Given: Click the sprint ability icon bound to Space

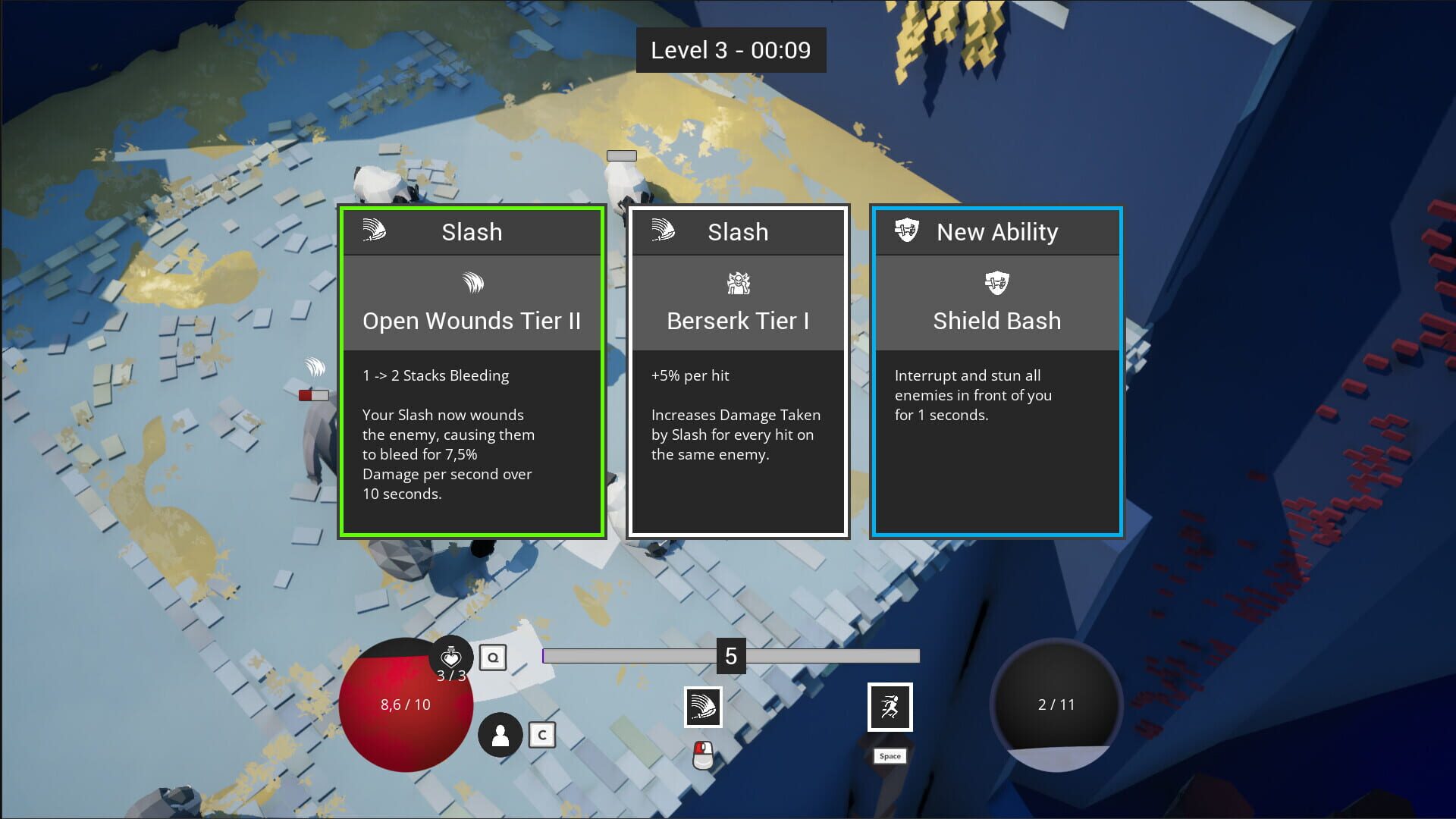Looking at the screenshot, I should click(x=889, y=706).
